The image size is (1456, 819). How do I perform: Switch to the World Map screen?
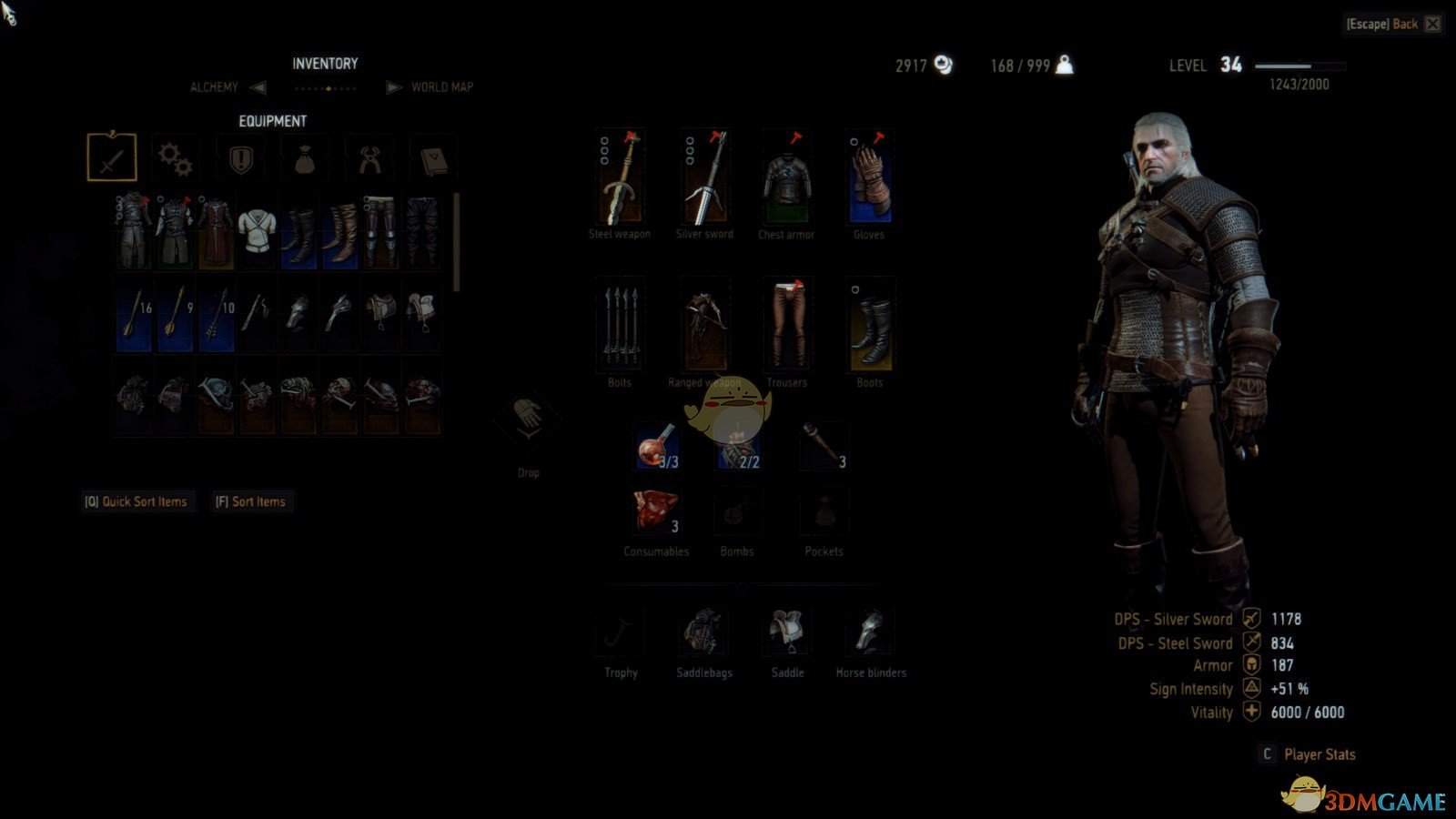(441, 87)
